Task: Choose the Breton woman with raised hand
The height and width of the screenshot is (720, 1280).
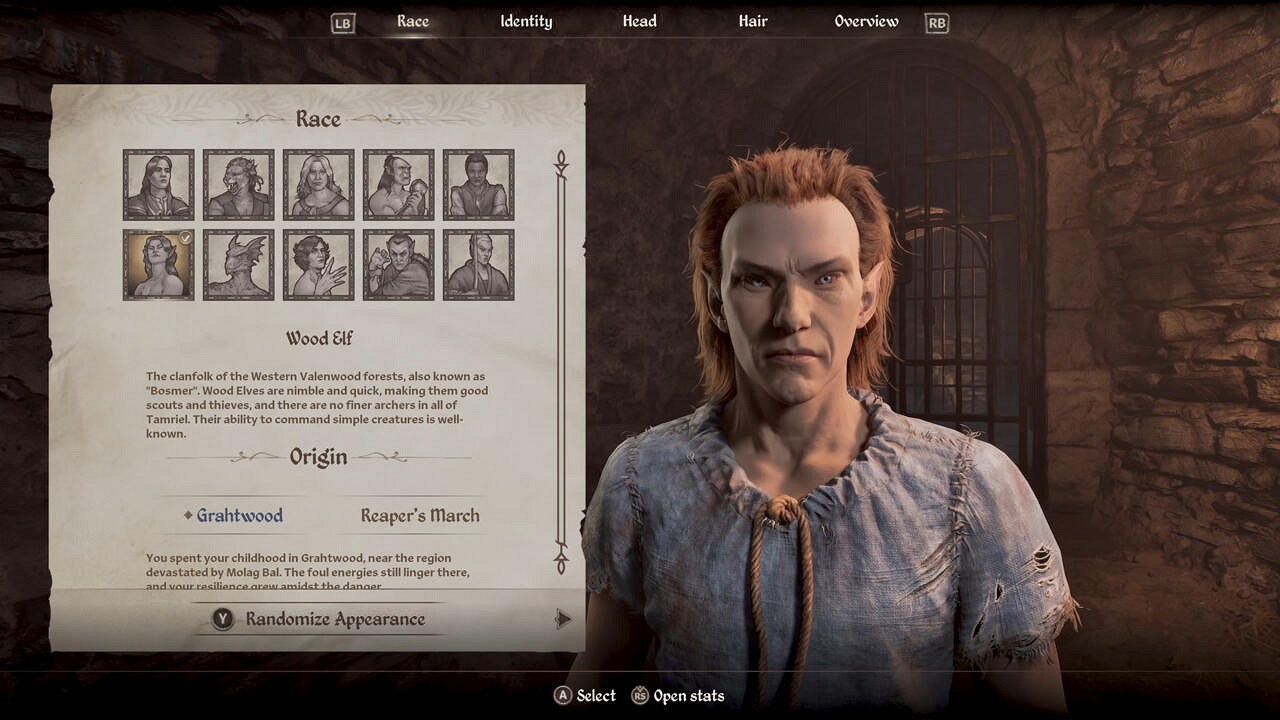Action: [x=319, y=265]
